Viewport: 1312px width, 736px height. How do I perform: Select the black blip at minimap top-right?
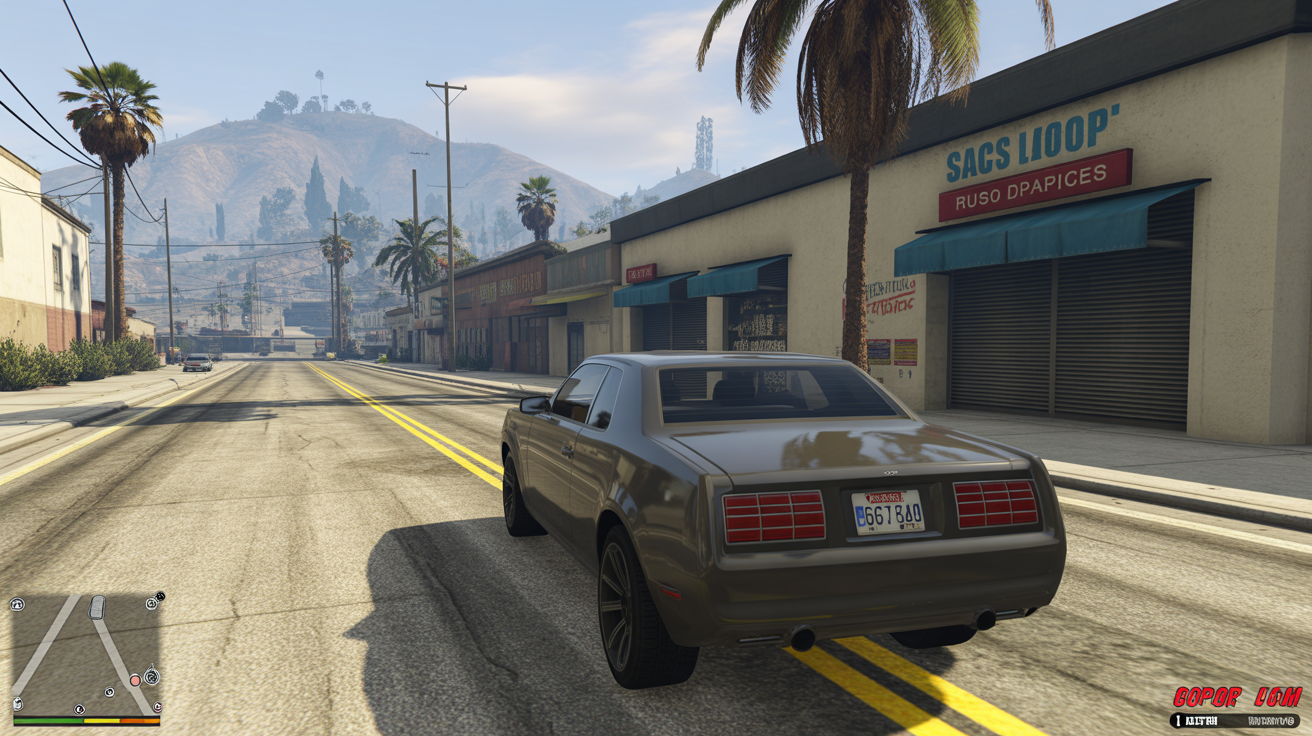pos(159,597)
